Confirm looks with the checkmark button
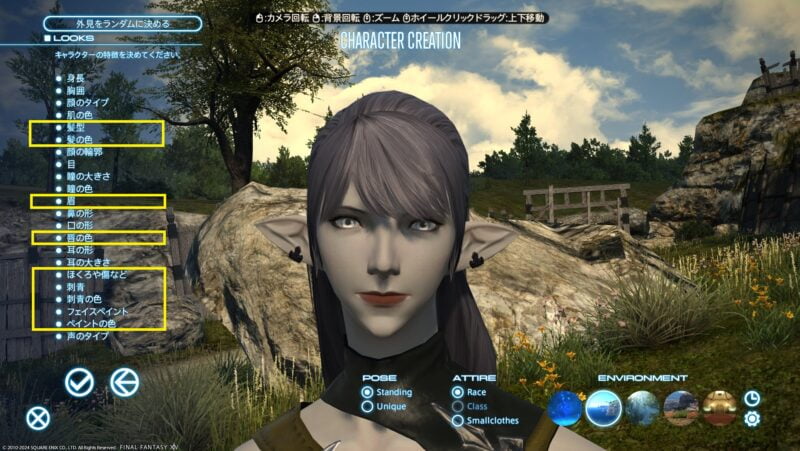The height and width of the screenshot is (451, 800). [79, 381]
